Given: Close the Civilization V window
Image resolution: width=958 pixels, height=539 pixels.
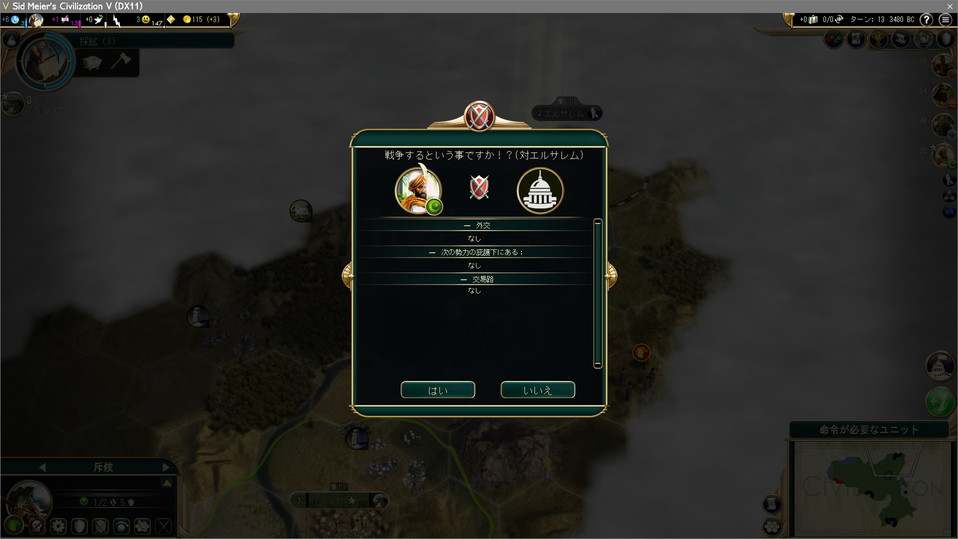Looking at the screenshot, I should click(x=949, y=6).
